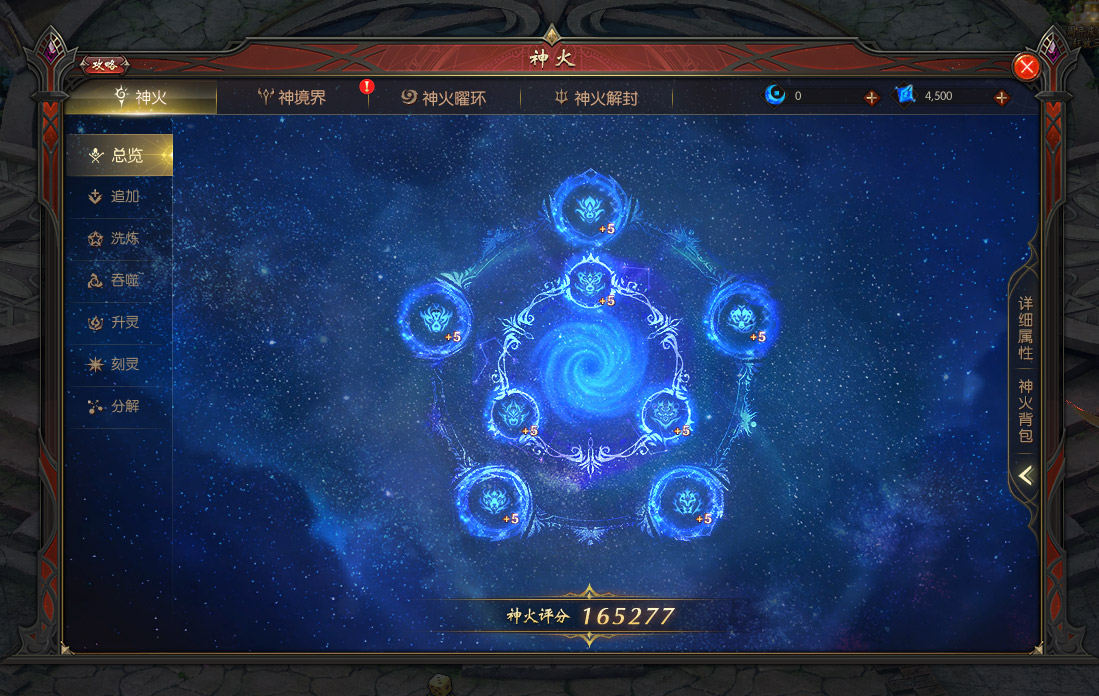Select the 刻灵 side entry

[x=120, y=365]
